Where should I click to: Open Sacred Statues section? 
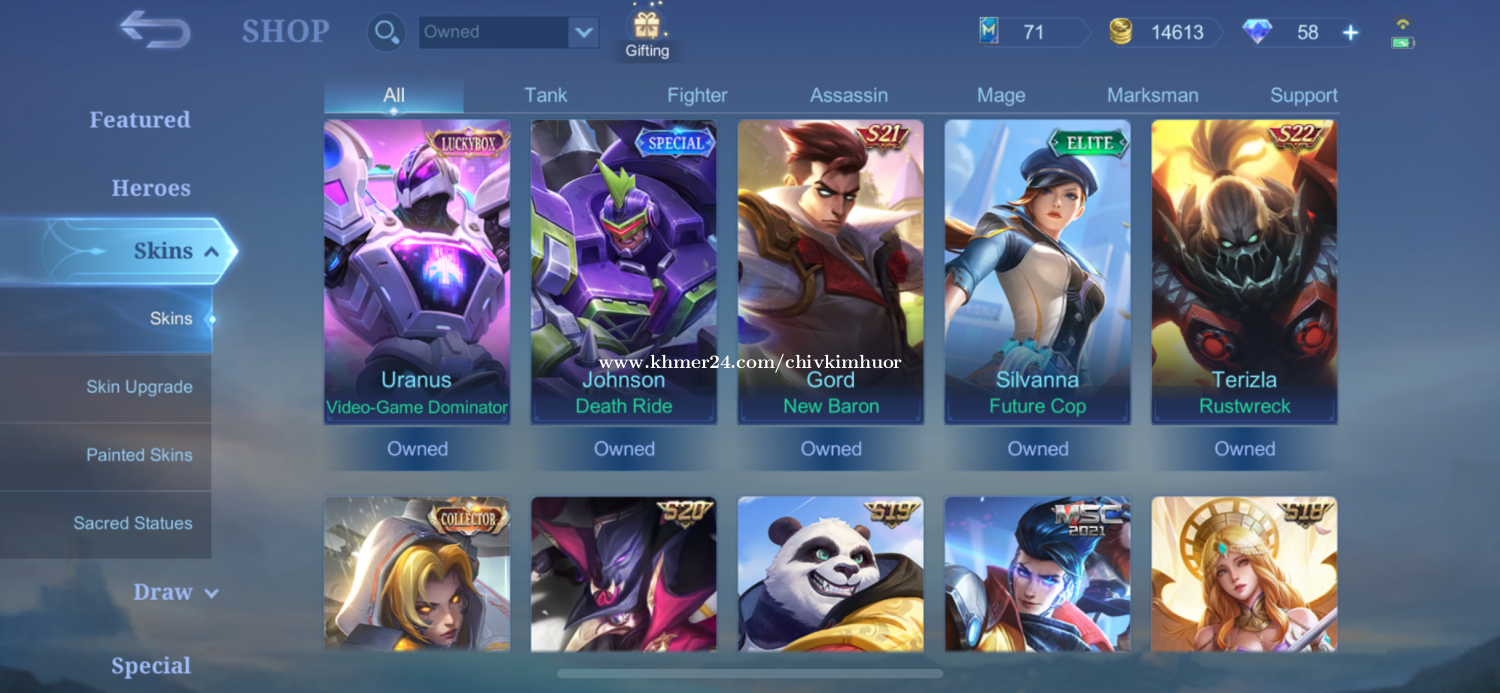click(x=133, y=523)
